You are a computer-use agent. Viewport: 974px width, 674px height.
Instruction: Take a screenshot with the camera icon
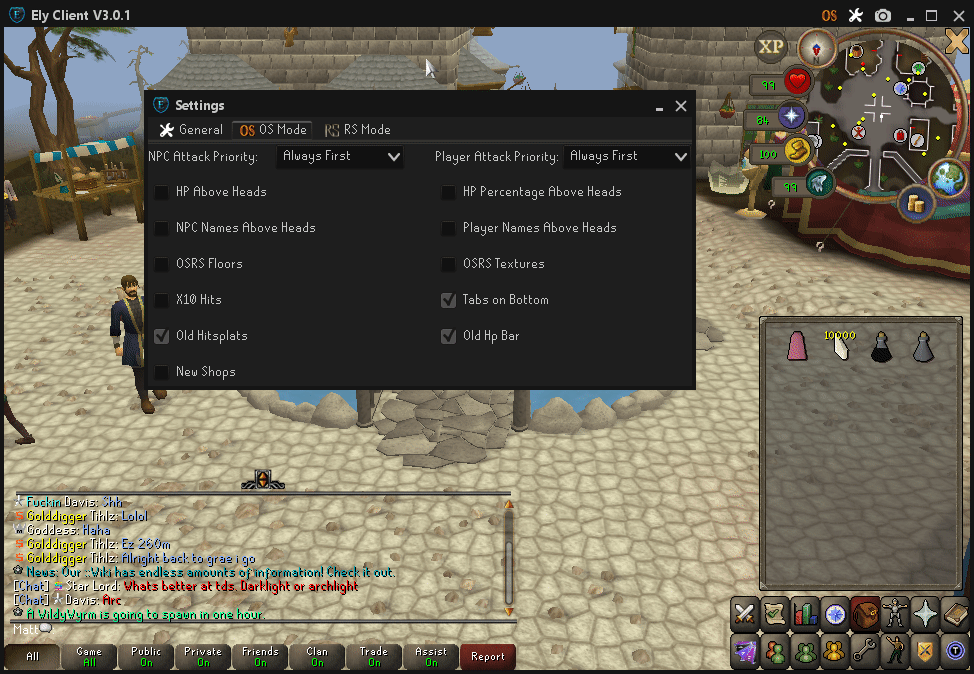click(x=883, y=15)
